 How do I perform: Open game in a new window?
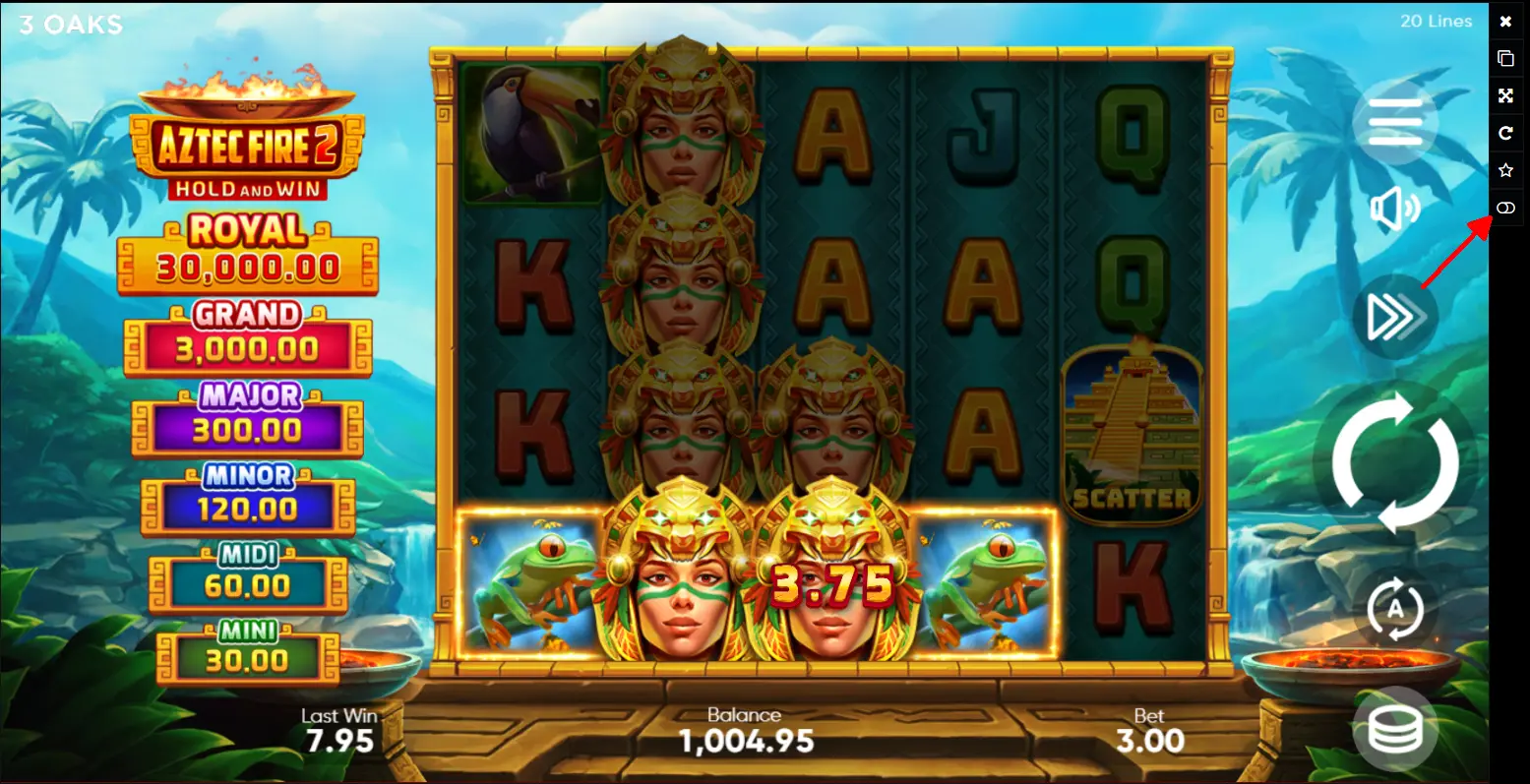[1505, 59]
